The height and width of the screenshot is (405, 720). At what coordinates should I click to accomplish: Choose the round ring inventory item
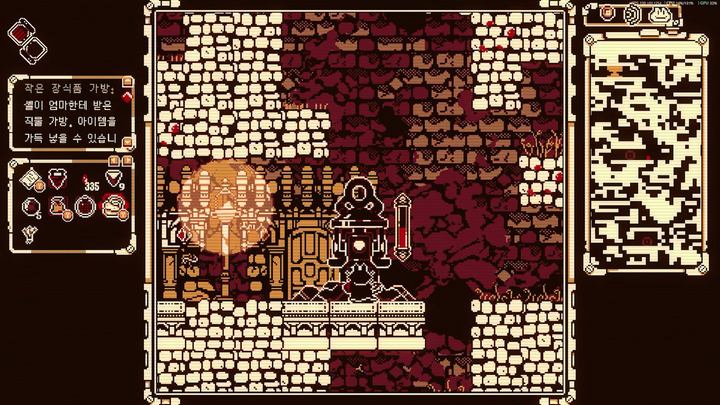84,207
